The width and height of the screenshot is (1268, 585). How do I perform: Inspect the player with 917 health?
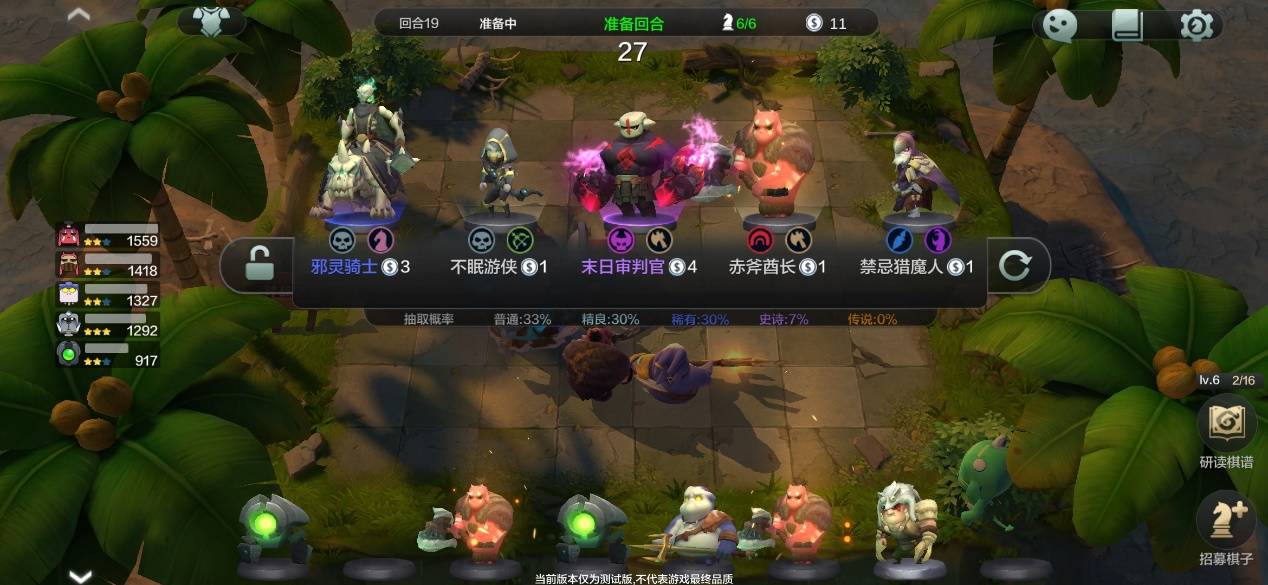point(107,354)
